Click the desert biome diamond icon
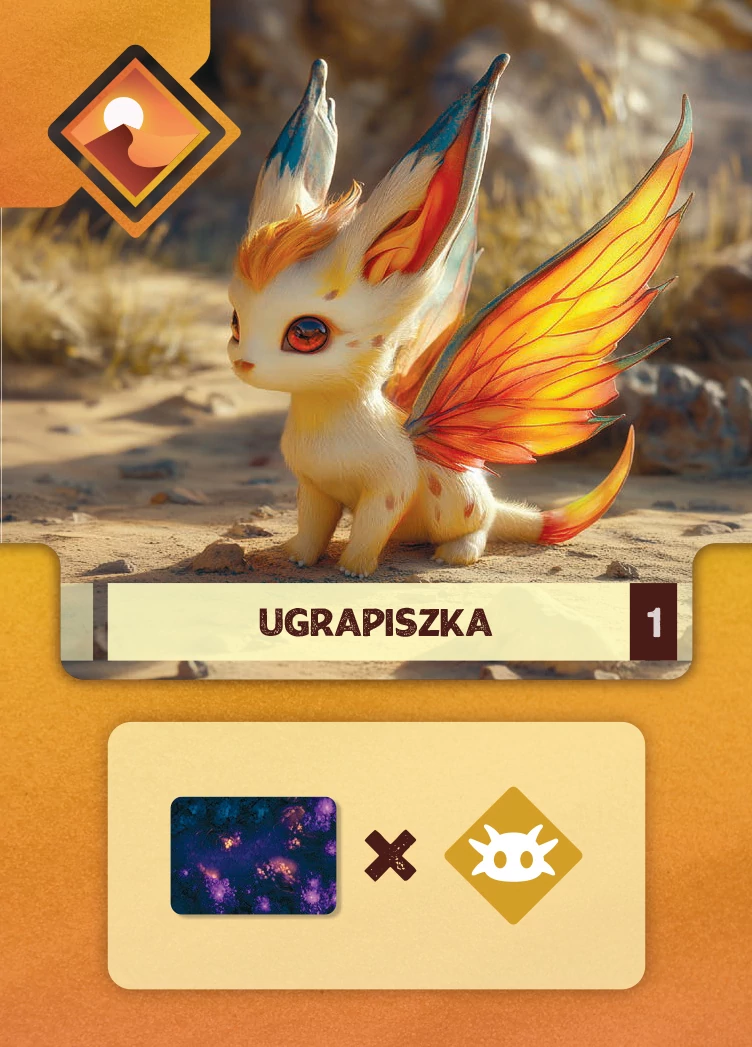The width and height of the screenshot is (752, 1047). [144, 140]
